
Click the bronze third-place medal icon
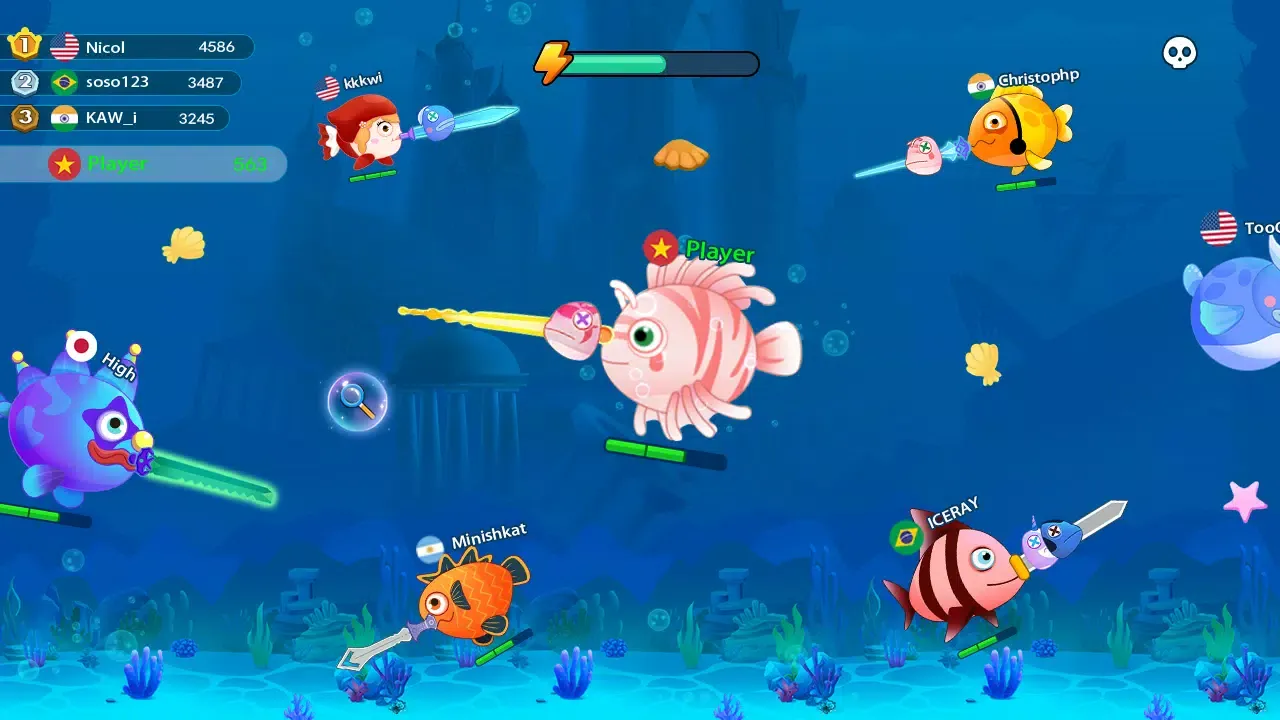pos(24,117)
